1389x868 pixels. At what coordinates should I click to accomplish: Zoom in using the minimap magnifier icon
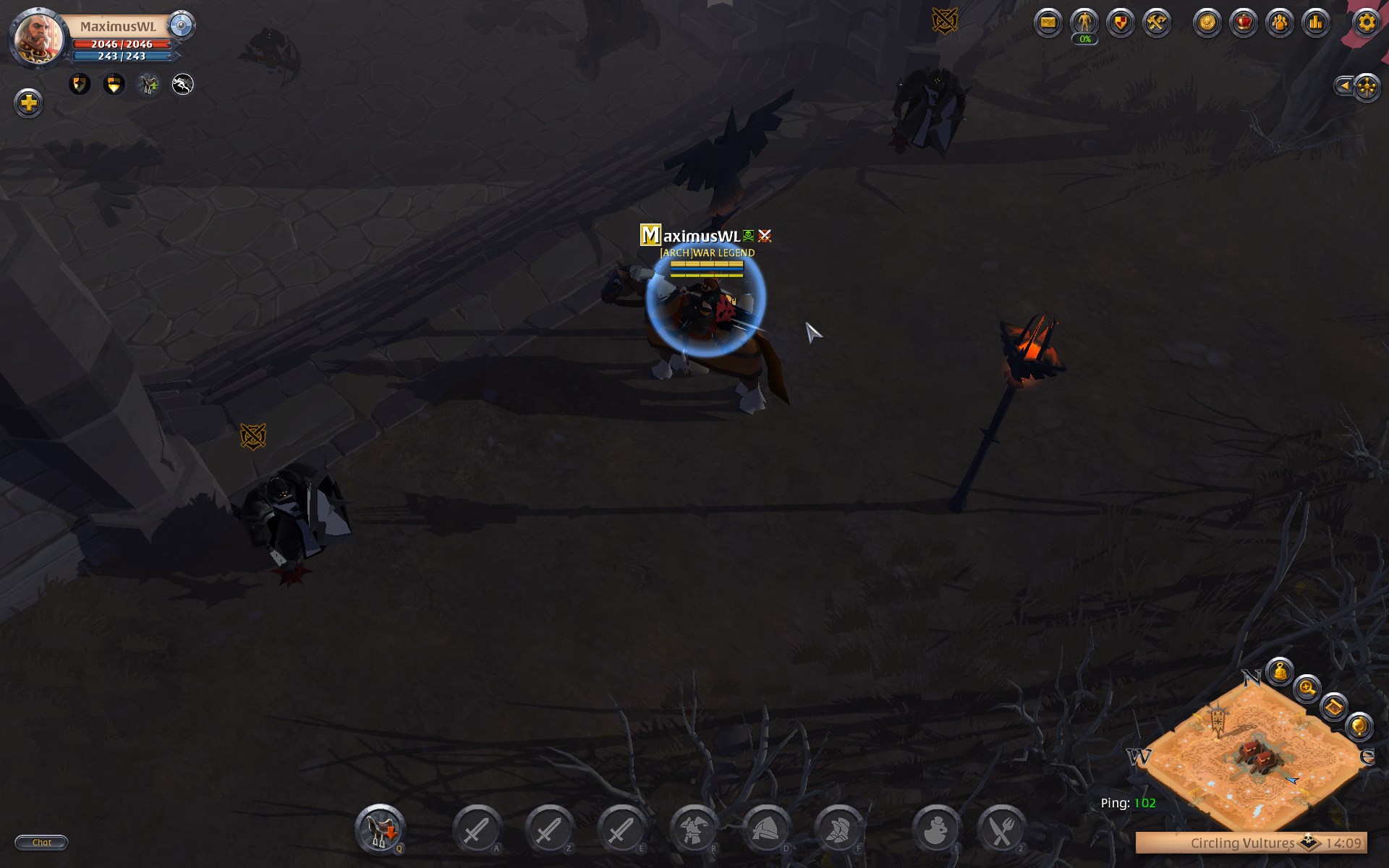tap(1306, 688)
